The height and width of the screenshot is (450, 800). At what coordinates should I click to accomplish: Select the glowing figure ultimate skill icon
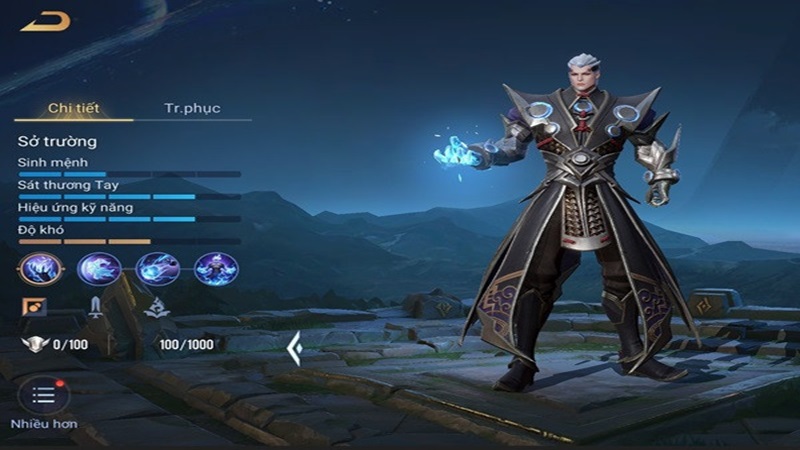coord(214,268)
